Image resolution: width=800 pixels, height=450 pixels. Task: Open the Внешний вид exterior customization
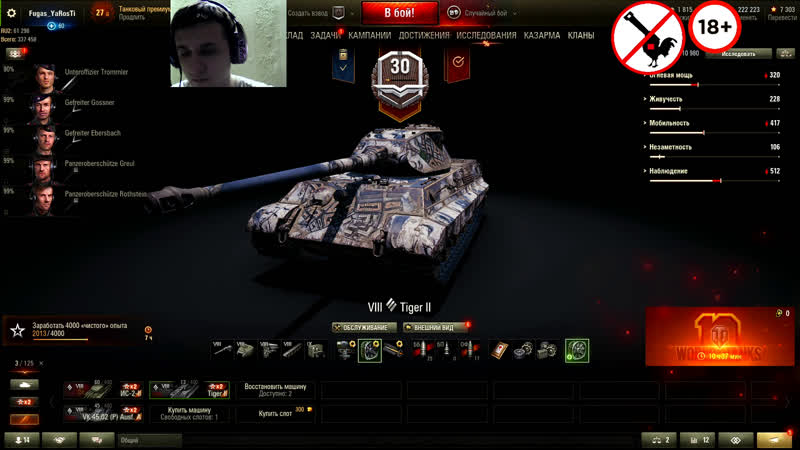(x=435, y=327)
